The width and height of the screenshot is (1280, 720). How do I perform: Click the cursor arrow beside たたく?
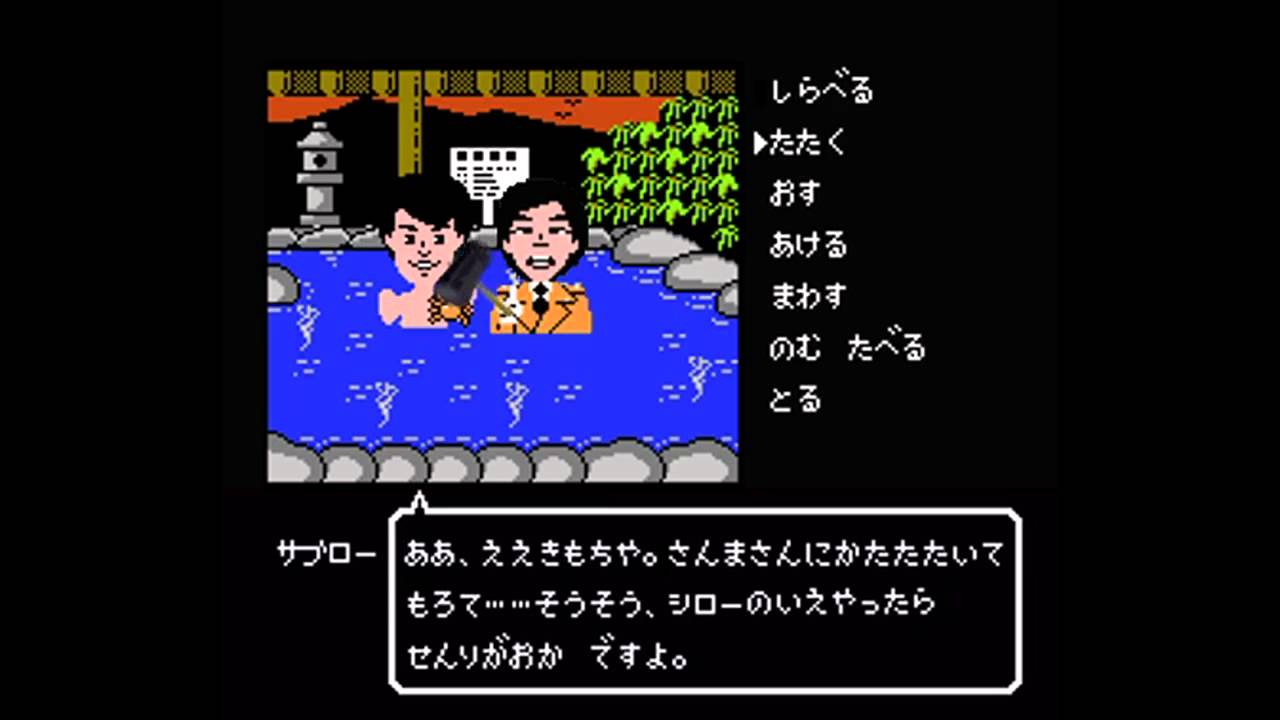[761, 142]
